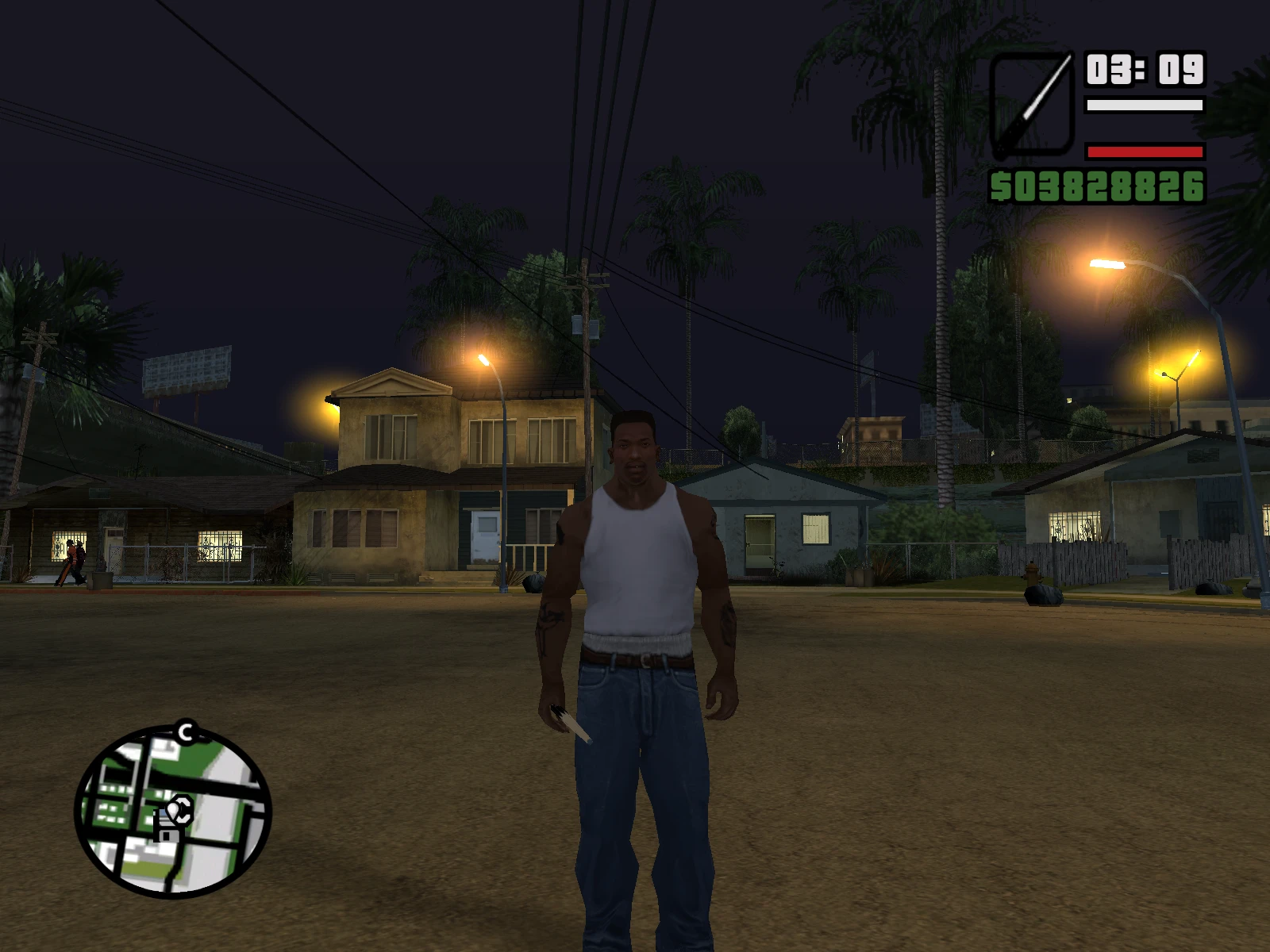
Task: Click the 03:09 clock display
Action: pos(1144,70)
